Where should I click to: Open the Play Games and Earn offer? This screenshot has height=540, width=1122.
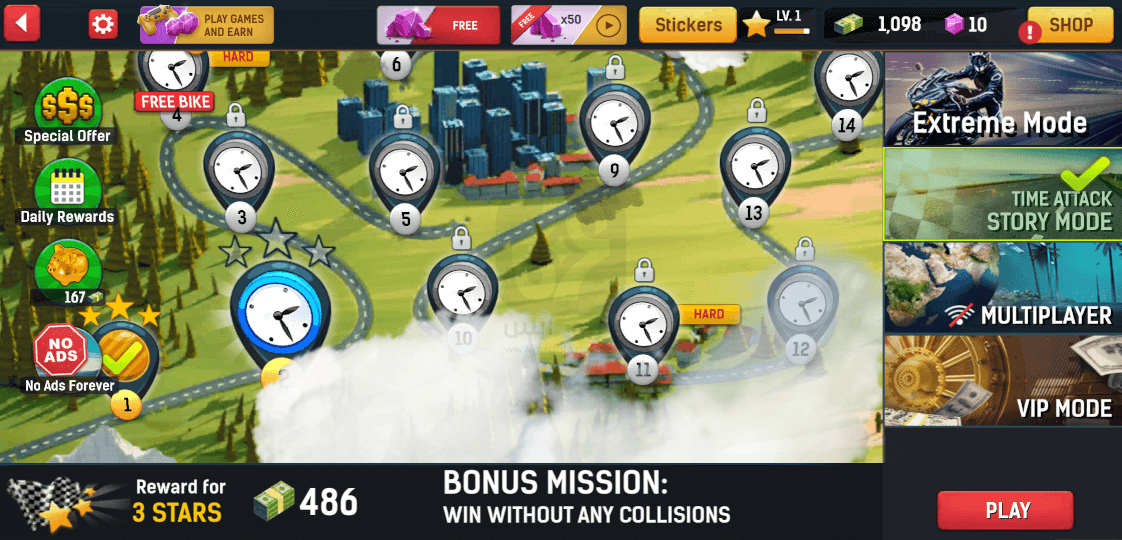click(x=206, y=25)
